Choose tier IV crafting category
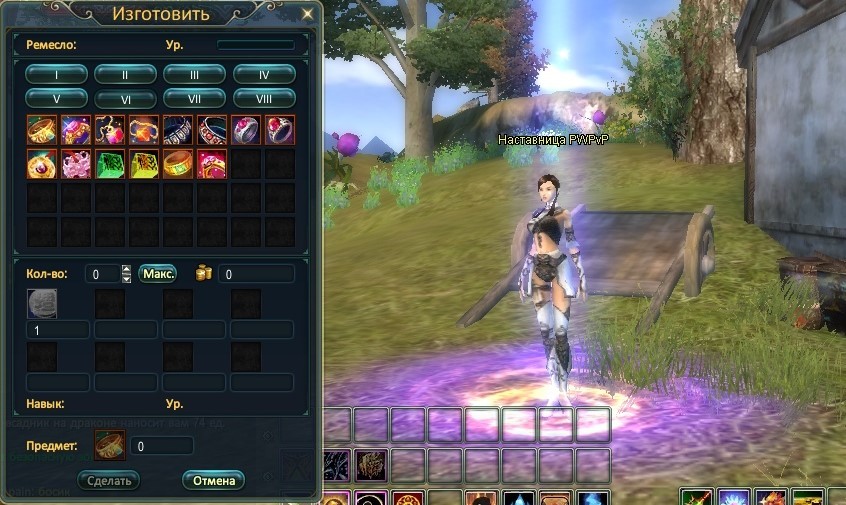Viewport: 846px width, 505px height. coord(264,73)
